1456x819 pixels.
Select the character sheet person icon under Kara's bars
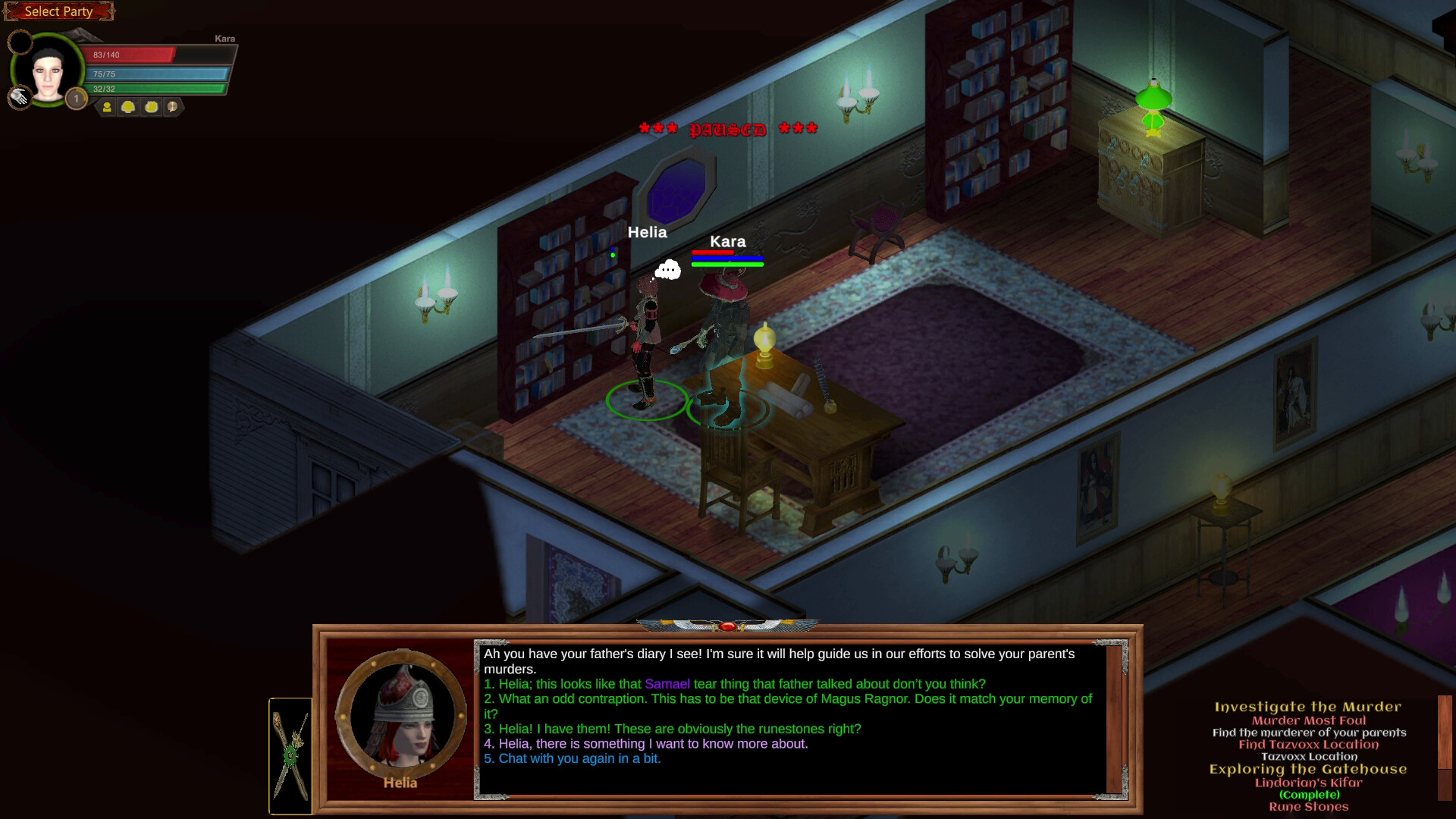[106, 108]
